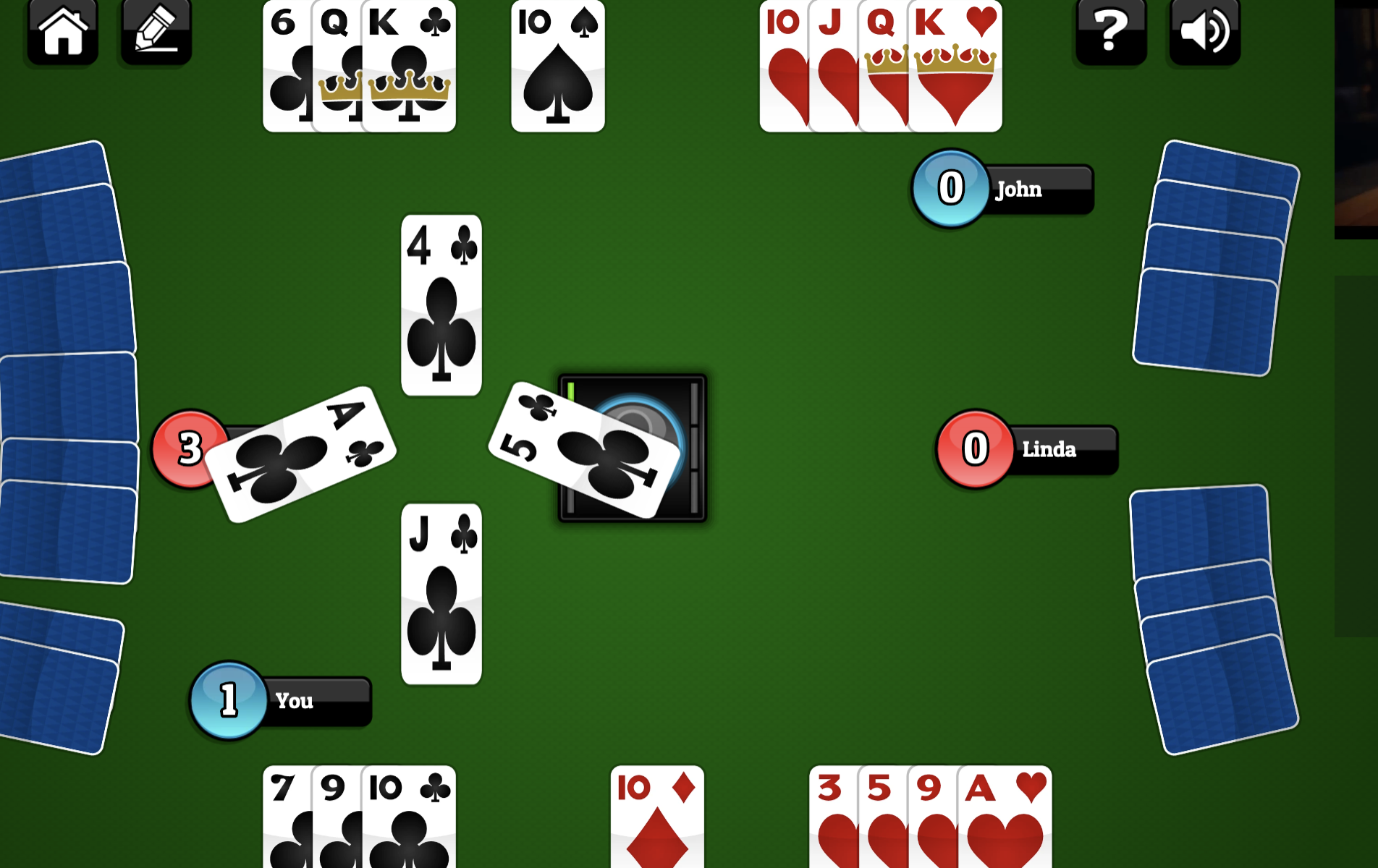This screenshot has height=868, width=1378.
Task: Expand John's hearts hand of cards
Action: coord(879,67)
